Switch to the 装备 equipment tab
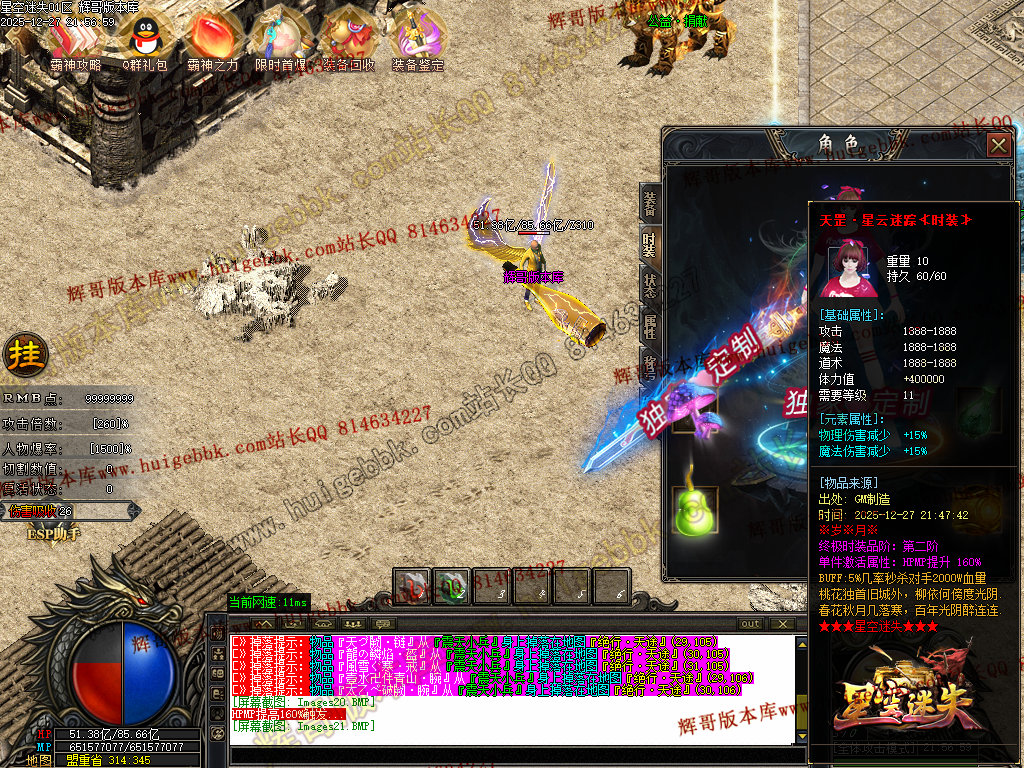The image size is (1024, 768). tap(650, 203)
